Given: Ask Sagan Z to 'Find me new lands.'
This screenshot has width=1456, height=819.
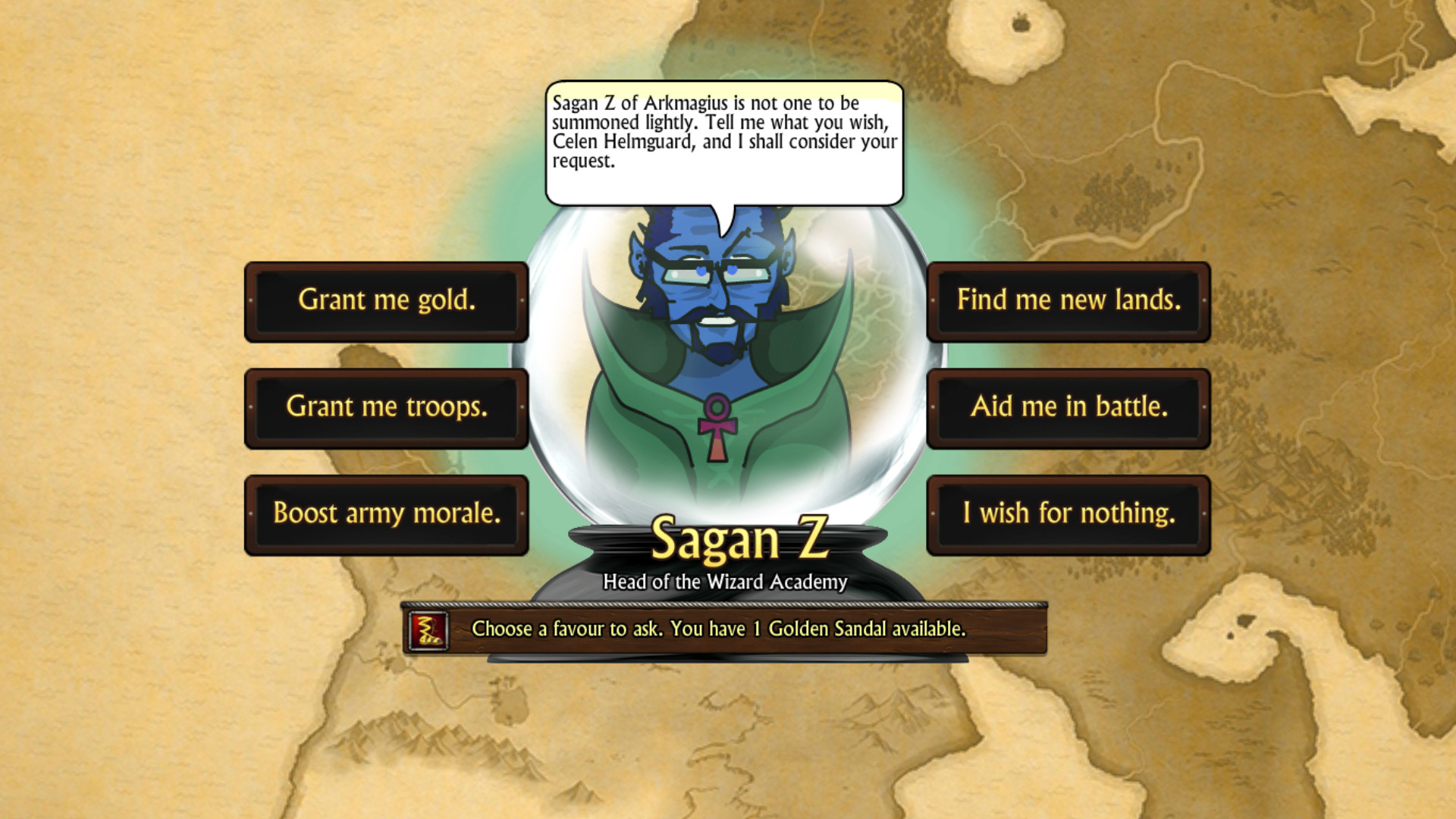Looking at the screenshot, I should [x=1069, y=301].
